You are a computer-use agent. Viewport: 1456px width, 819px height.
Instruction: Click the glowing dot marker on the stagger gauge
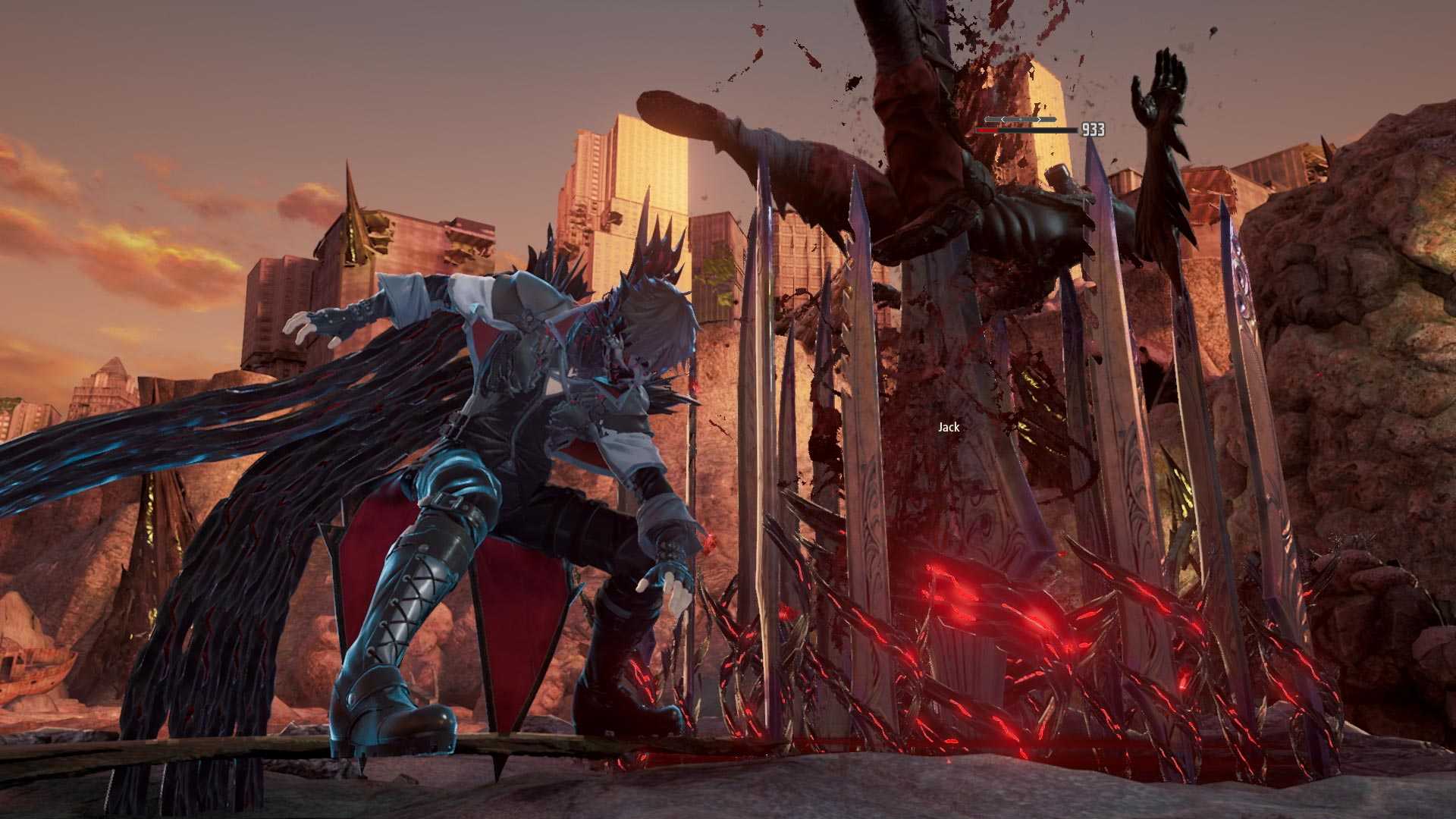[1021, 119]
